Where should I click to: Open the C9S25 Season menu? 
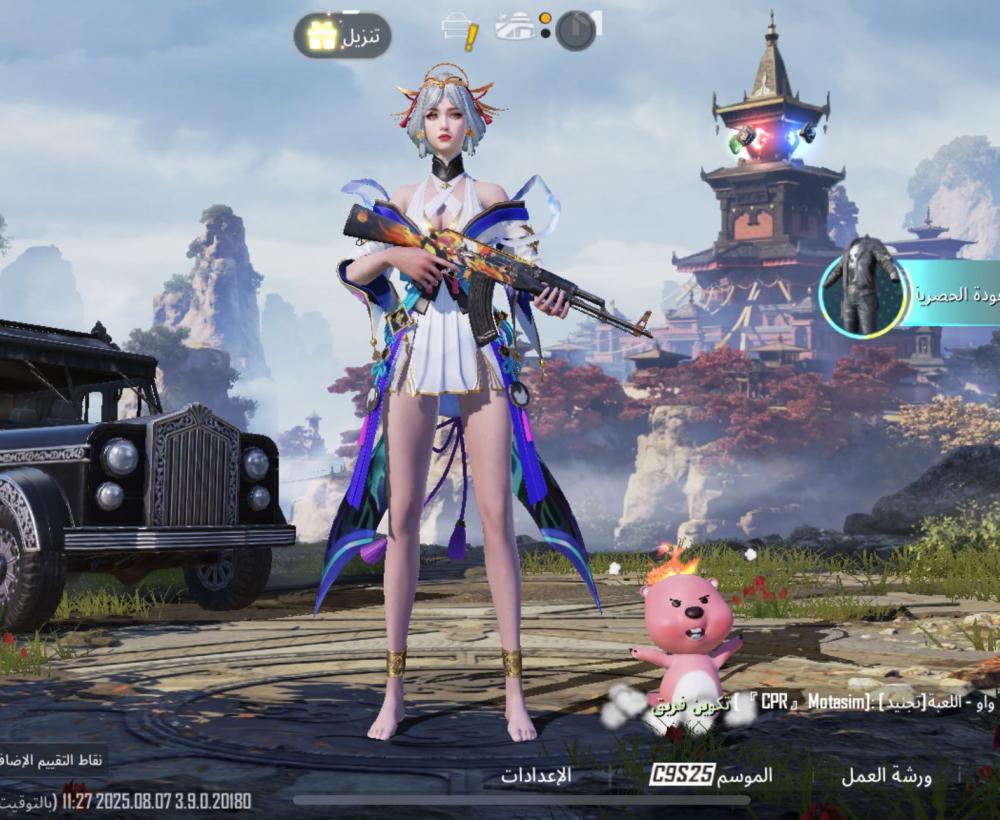(712, 775)
